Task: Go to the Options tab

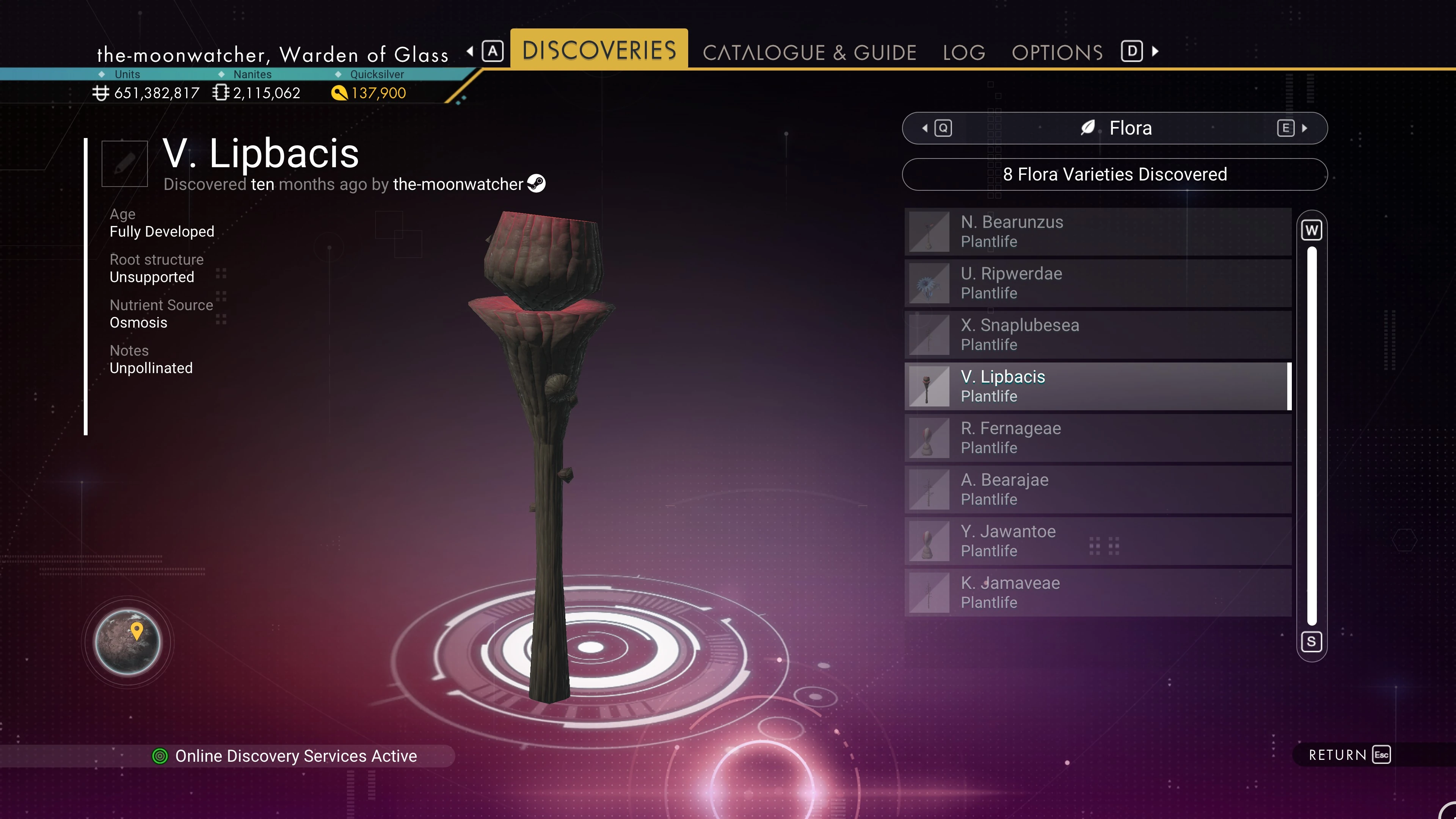Action: pos(1057,52)
